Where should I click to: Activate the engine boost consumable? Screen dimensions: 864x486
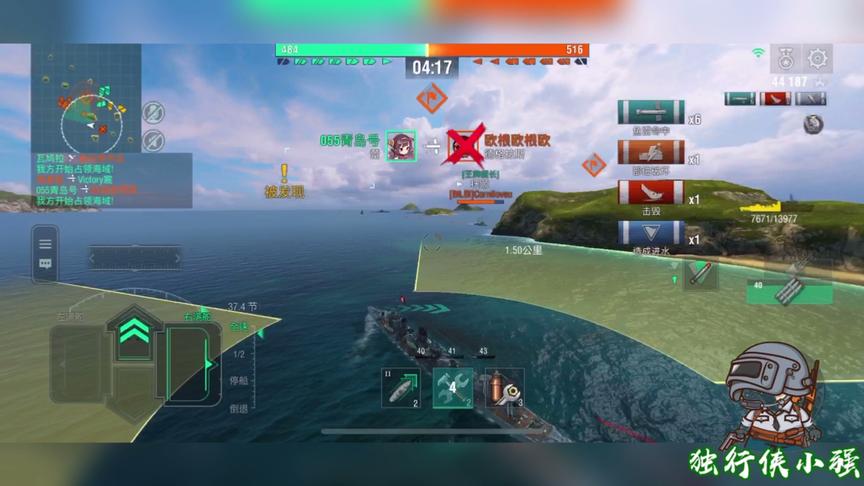pos(401,388)
